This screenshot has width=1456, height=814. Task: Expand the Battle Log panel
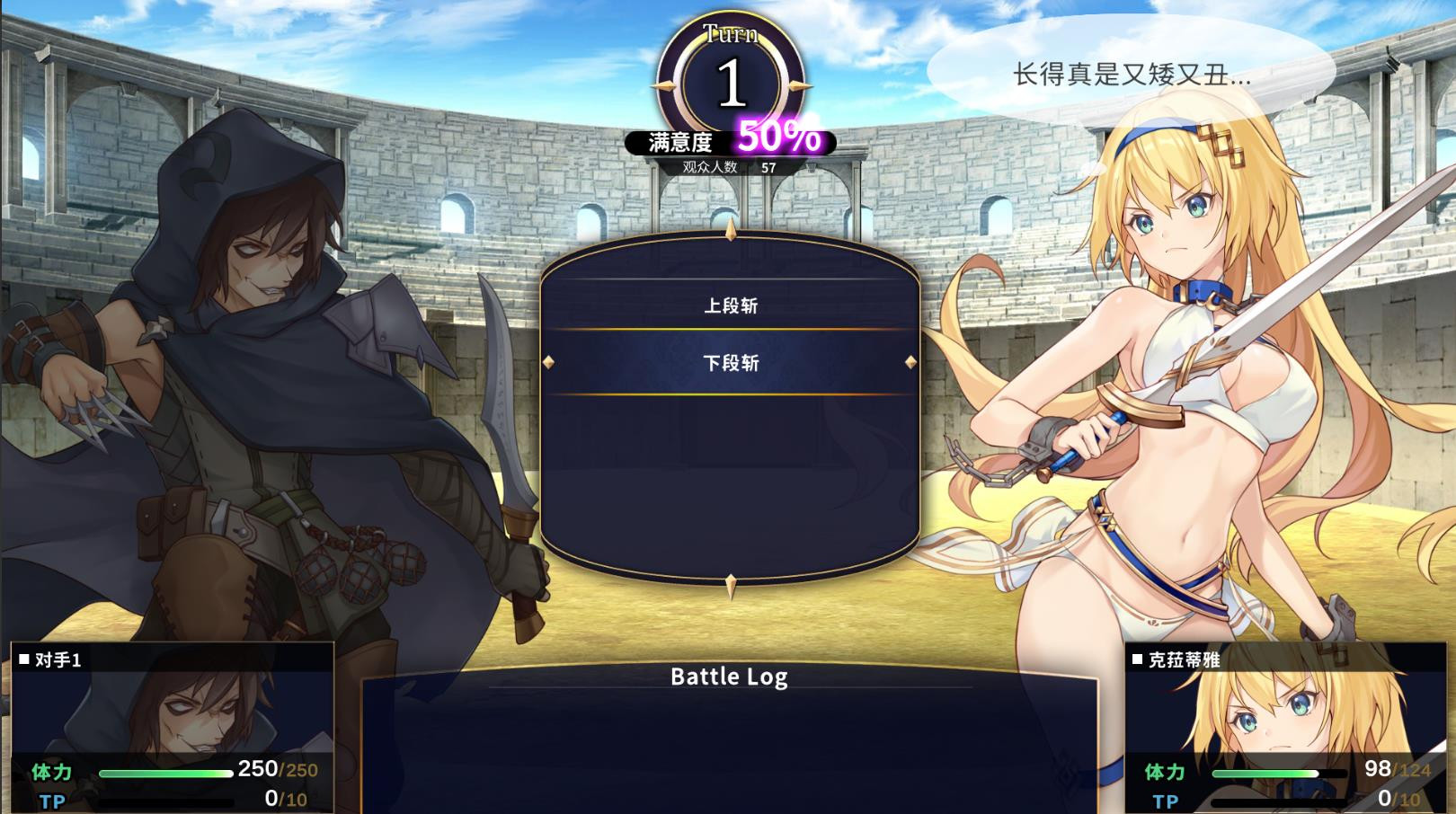(730, 677)
